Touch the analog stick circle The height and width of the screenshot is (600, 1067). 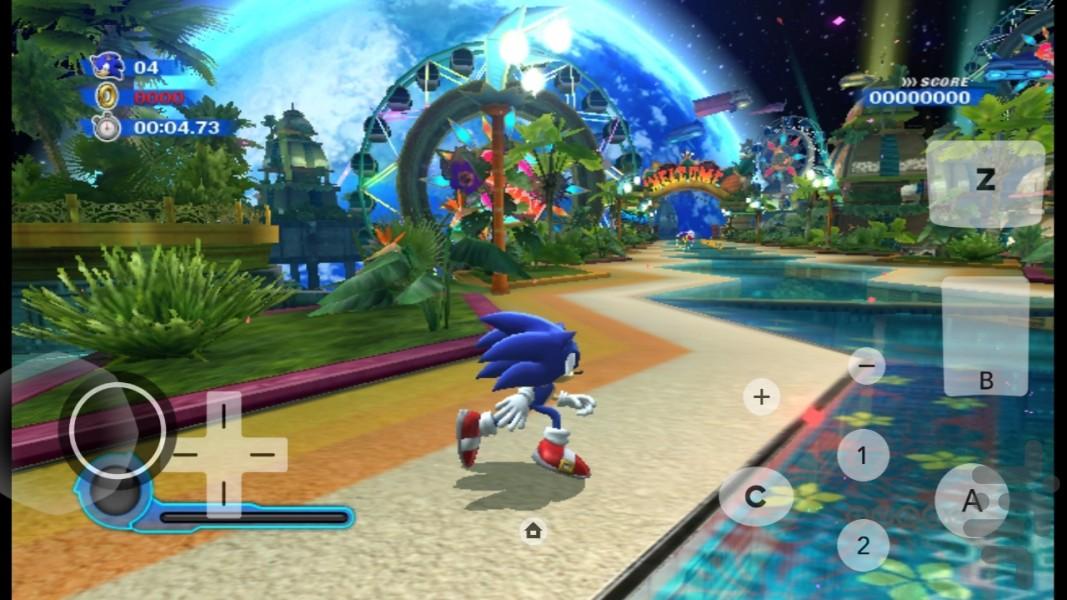pyautogui.click(x=117, y=429)
